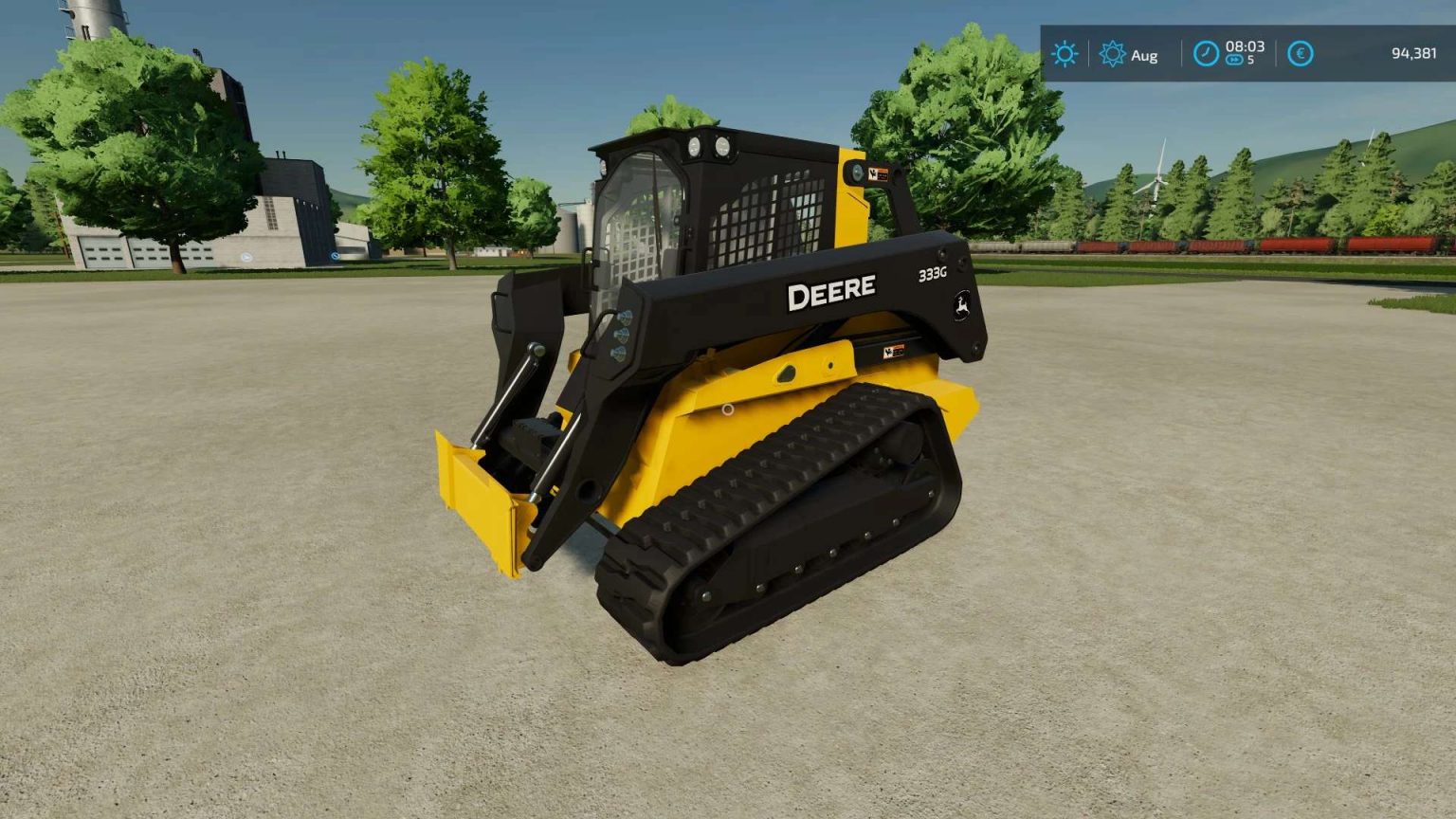Click the blue clock icon
The height and width of the screenshot is (819, 1456).
1205,54
